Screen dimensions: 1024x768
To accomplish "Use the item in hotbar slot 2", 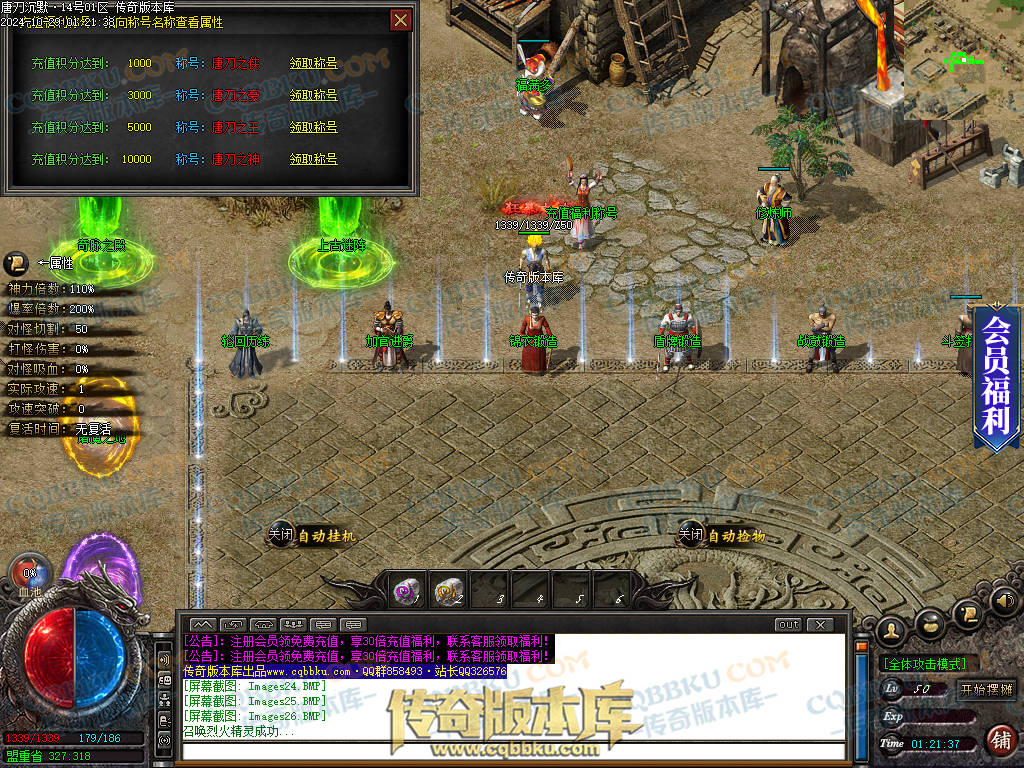I will [449, 591].
